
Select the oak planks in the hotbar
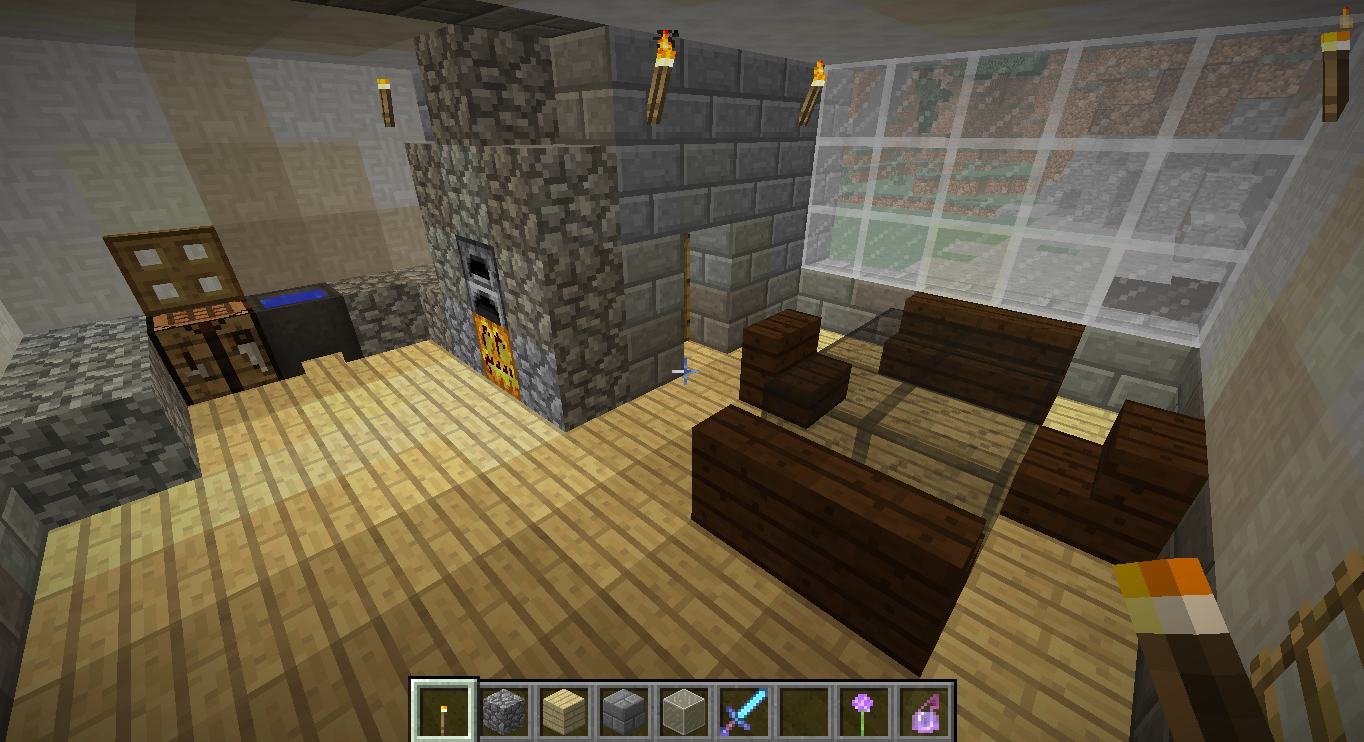pyautogui.click(x=562, y=712)
